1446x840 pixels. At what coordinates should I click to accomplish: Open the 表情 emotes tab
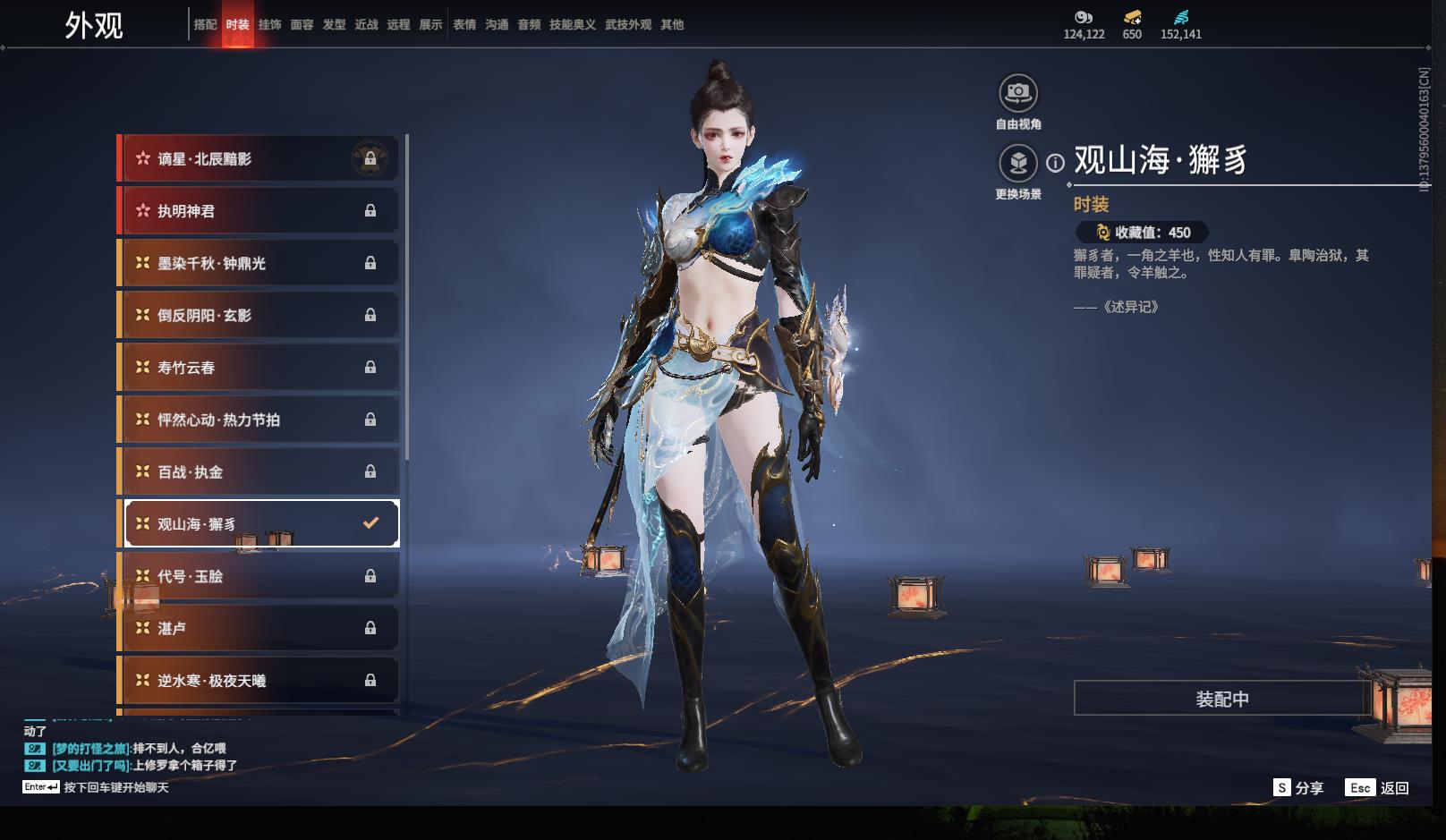click(464, 25)
